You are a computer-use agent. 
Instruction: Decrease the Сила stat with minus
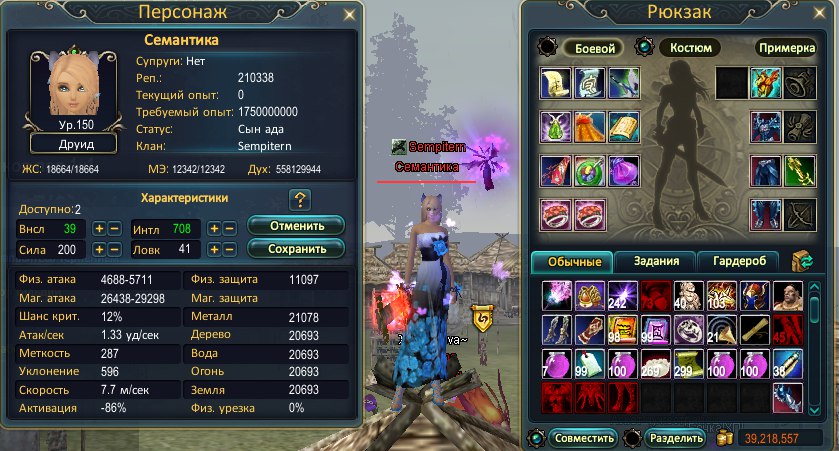115,249
